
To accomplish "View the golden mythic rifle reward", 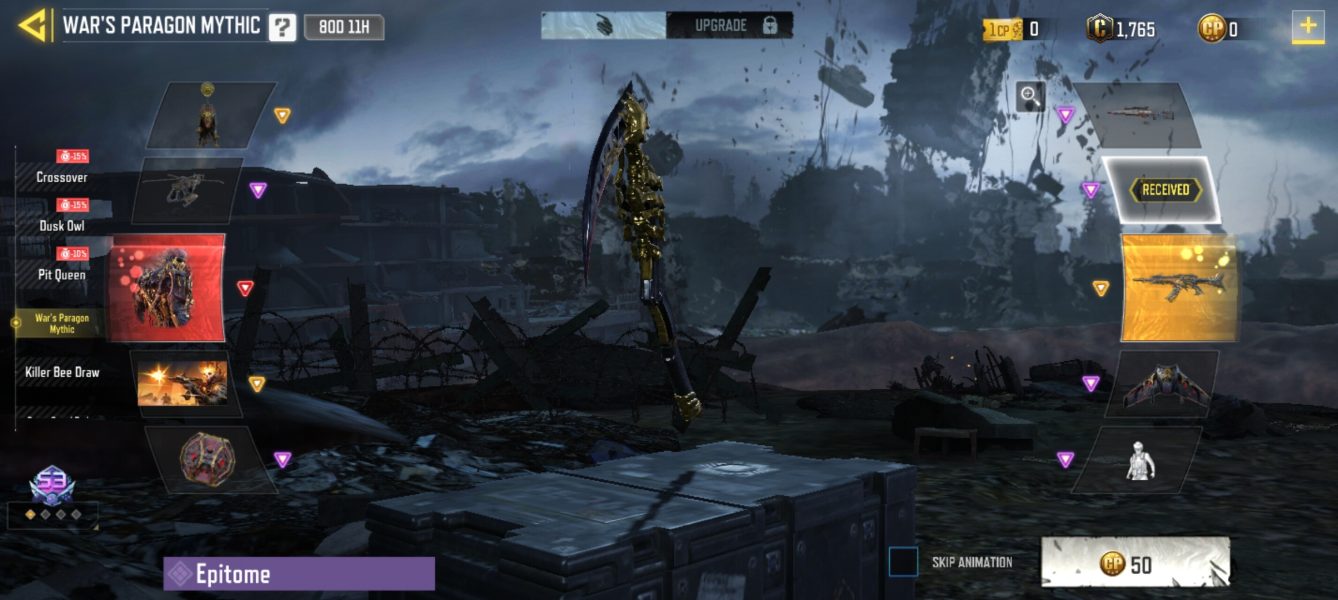I will (1179, 287).
